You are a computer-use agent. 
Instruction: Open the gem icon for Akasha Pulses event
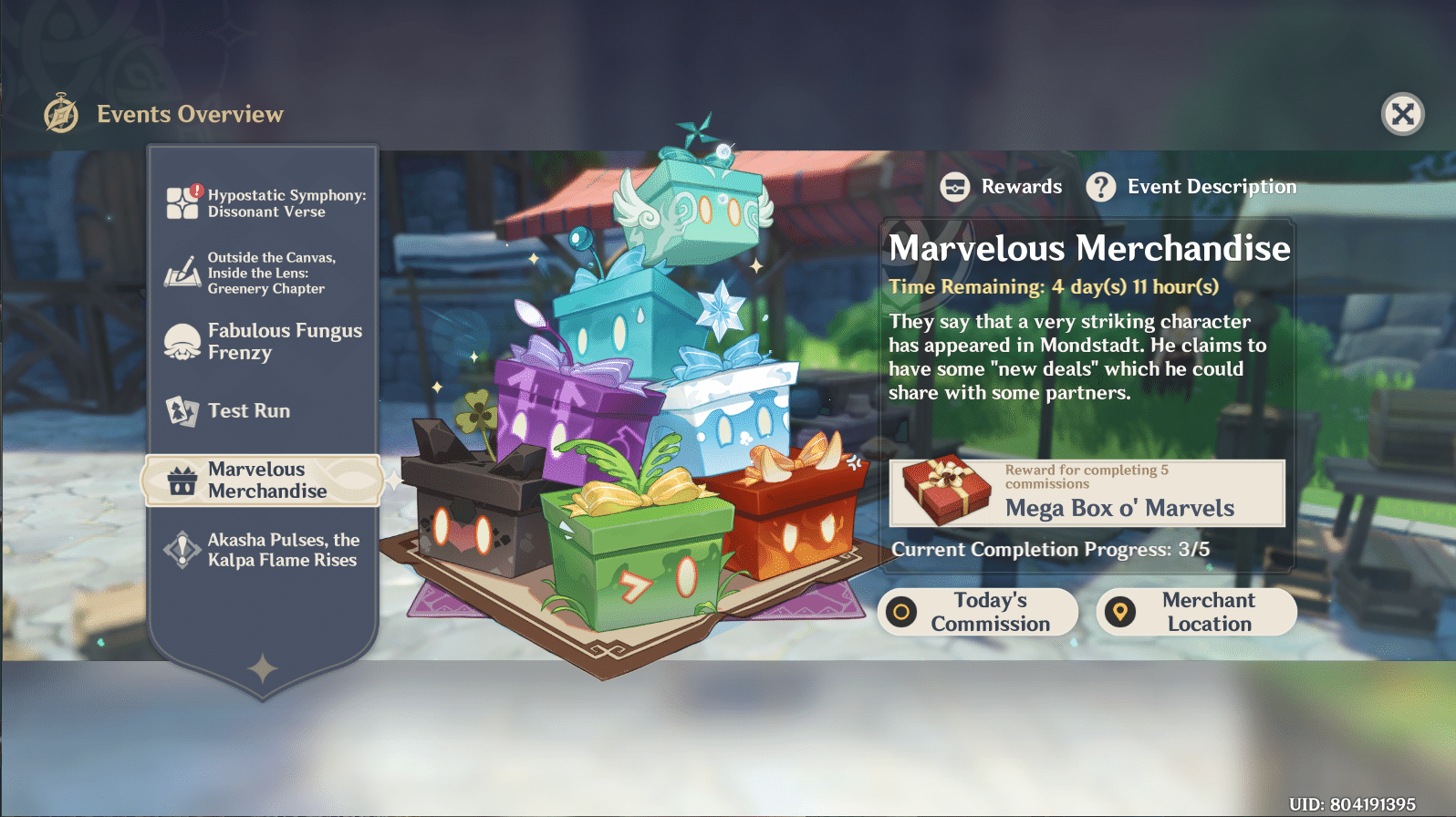tap(181, 549)
